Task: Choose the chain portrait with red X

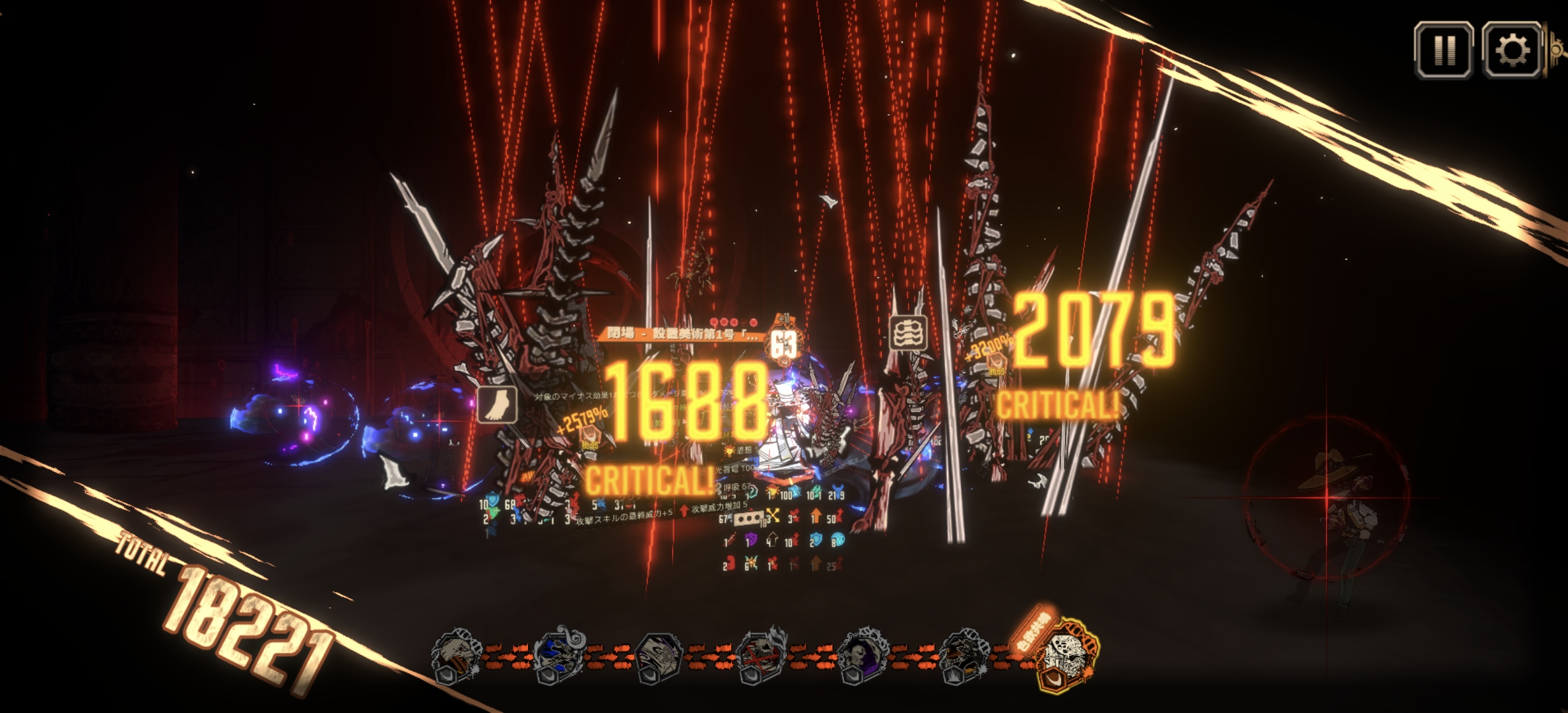Action: point(761,655)
